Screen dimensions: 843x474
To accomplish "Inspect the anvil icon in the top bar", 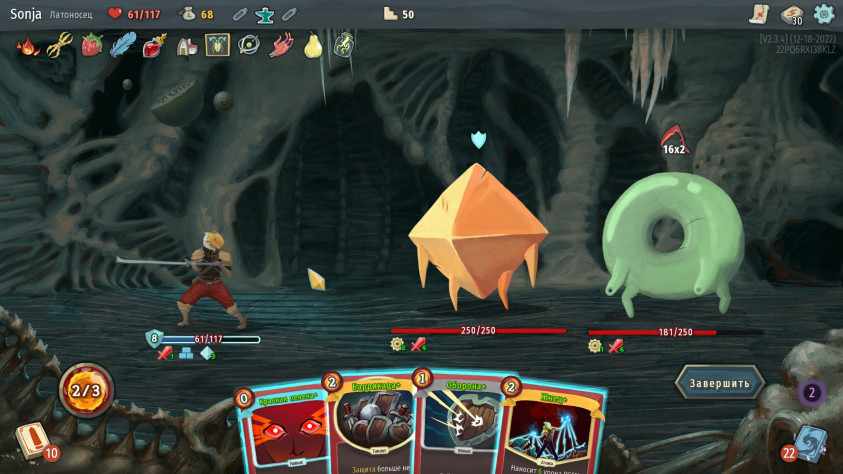I will click(x=264, y=14).
